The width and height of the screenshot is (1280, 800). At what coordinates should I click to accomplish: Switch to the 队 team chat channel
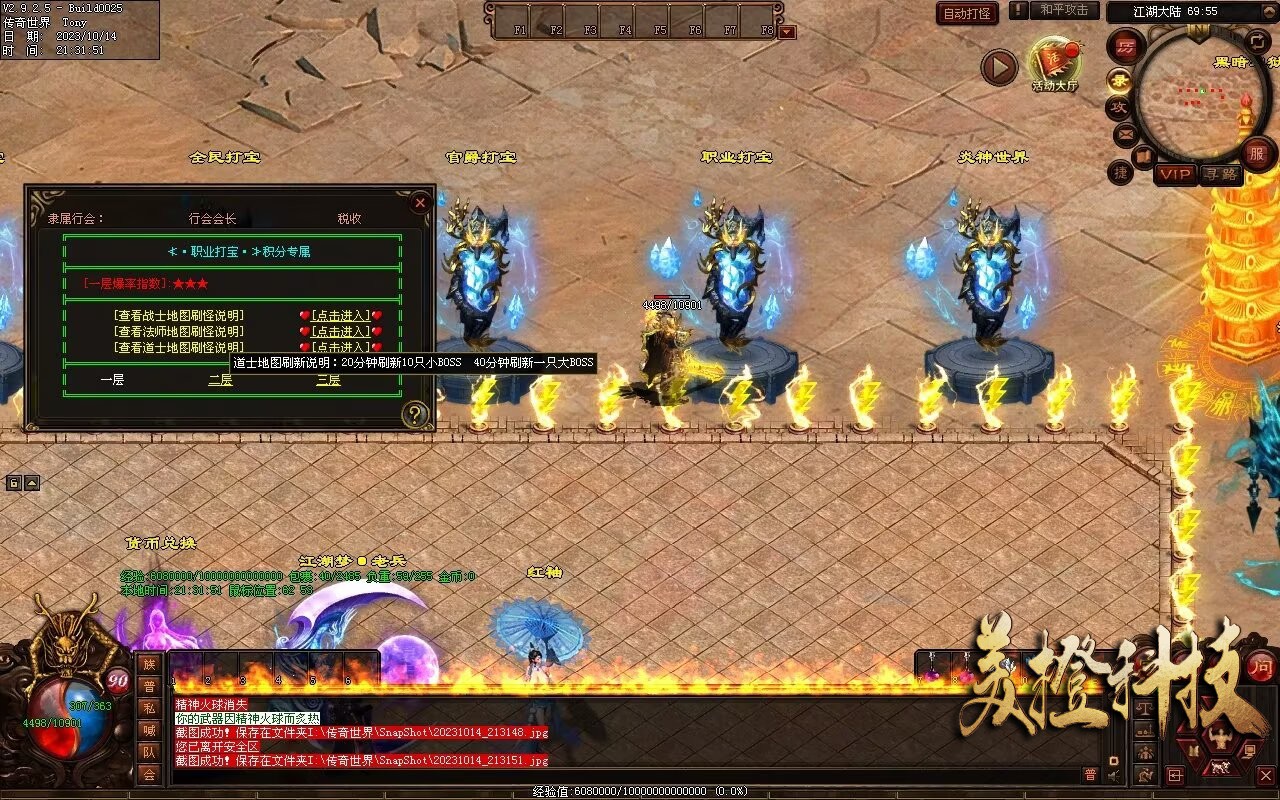tap(149, 752)
